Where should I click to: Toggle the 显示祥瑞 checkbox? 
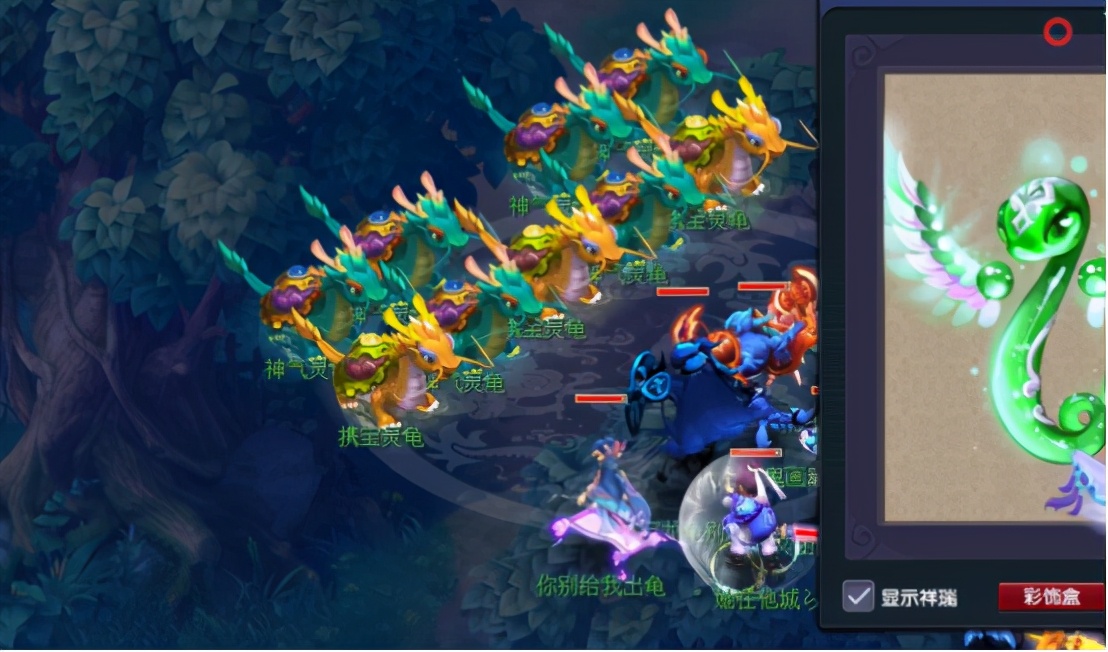(x=858, y=596)
